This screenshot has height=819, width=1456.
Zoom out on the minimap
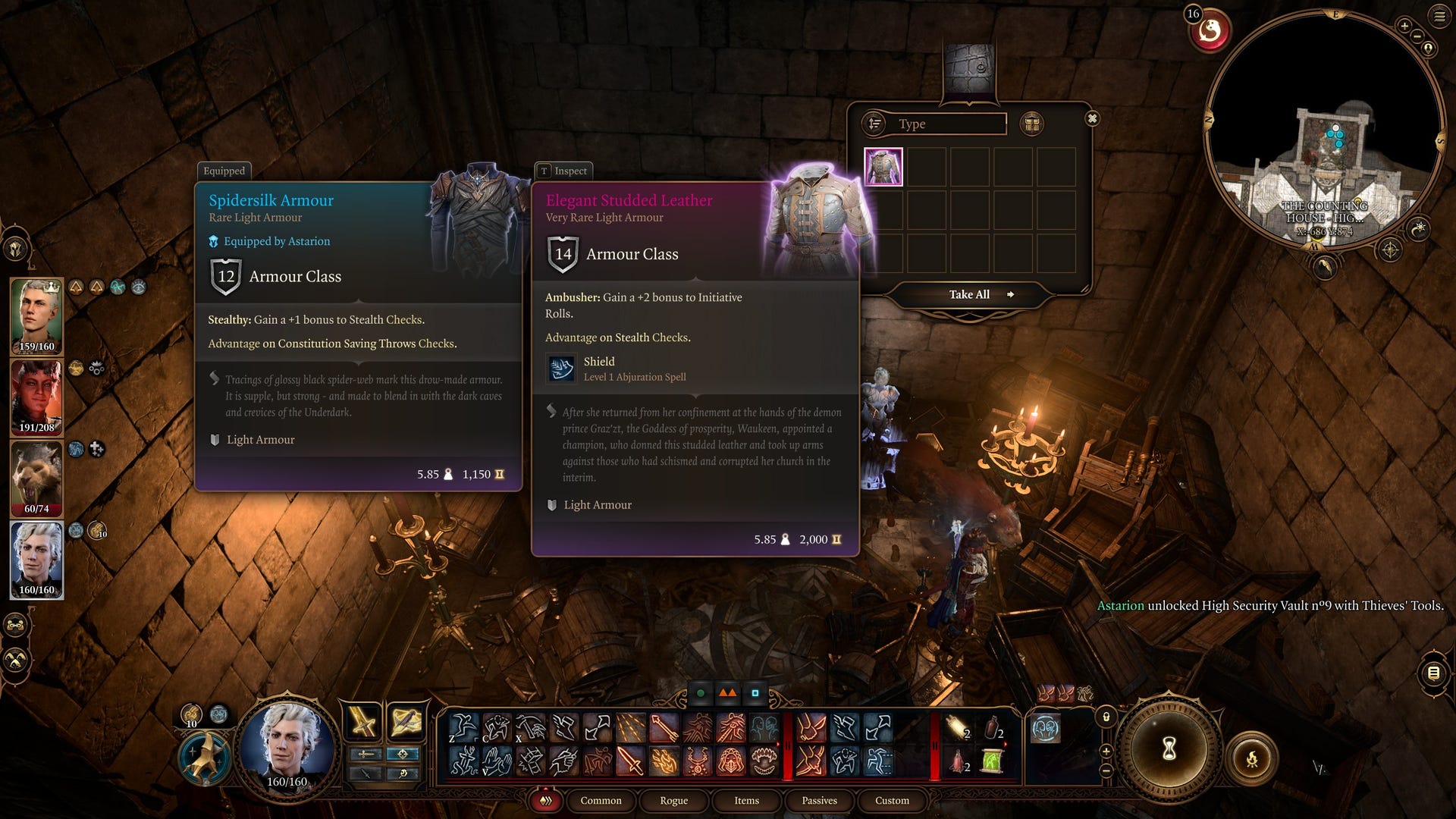(1417, 36)
